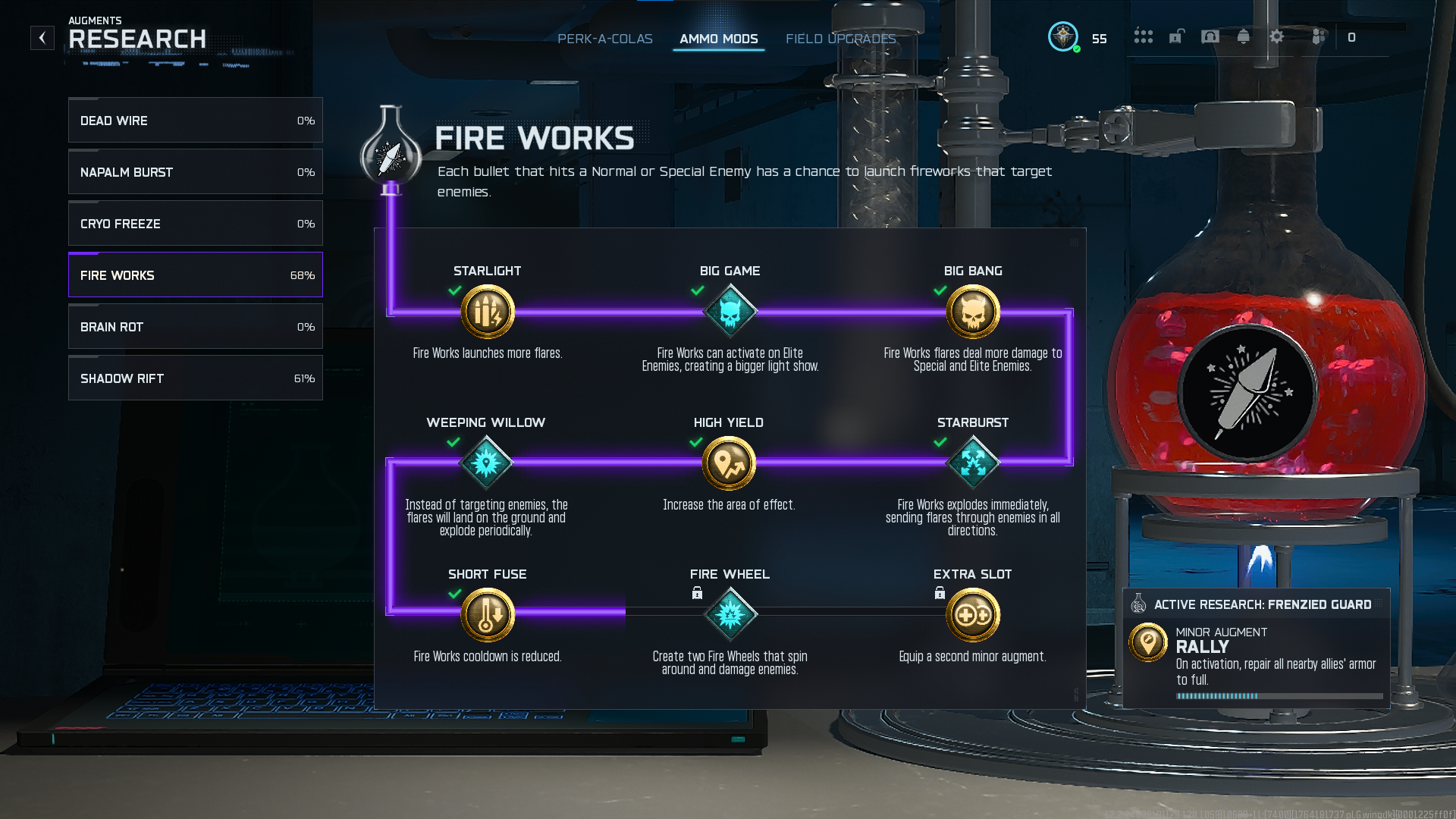Open the settings gear icon
Screen dimensions: 1456x819
tap(1277, 36)
